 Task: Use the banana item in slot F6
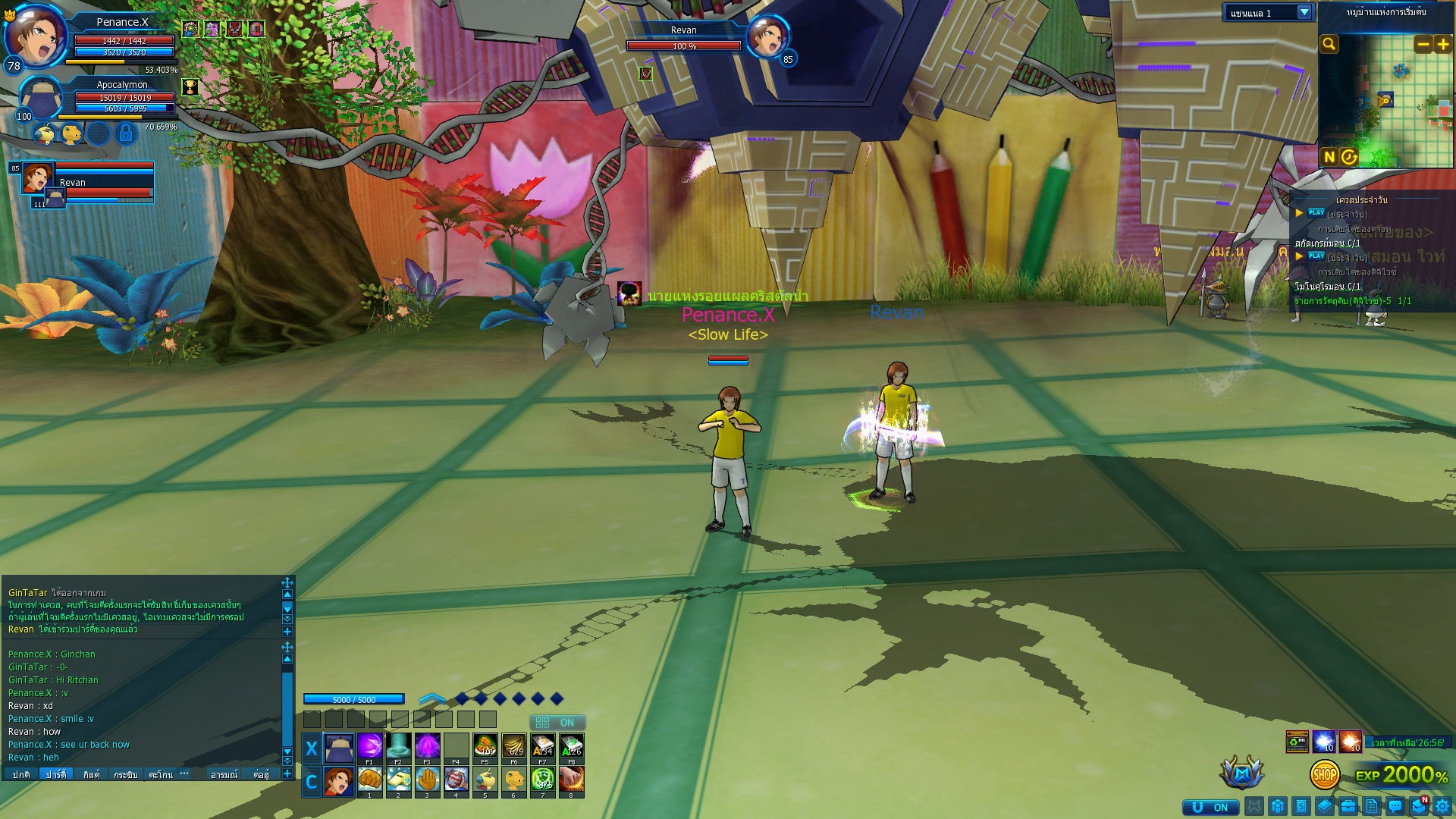coord(514,747)
